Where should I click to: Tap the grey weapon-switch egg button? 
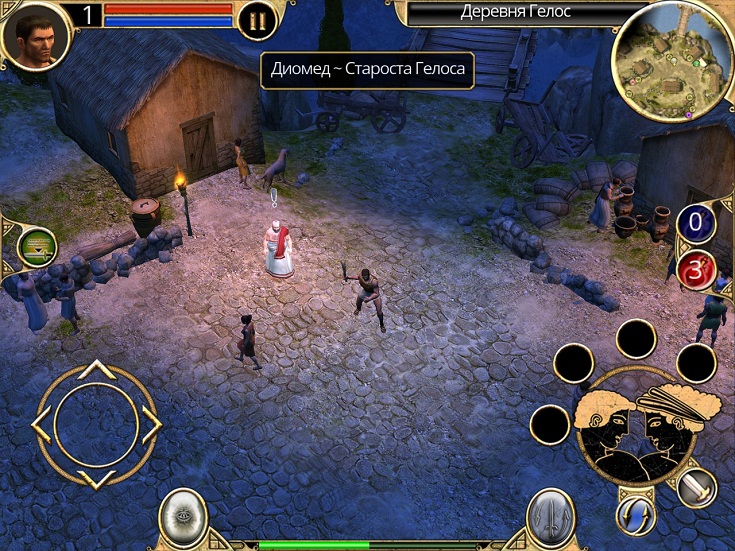click(551, 517)
